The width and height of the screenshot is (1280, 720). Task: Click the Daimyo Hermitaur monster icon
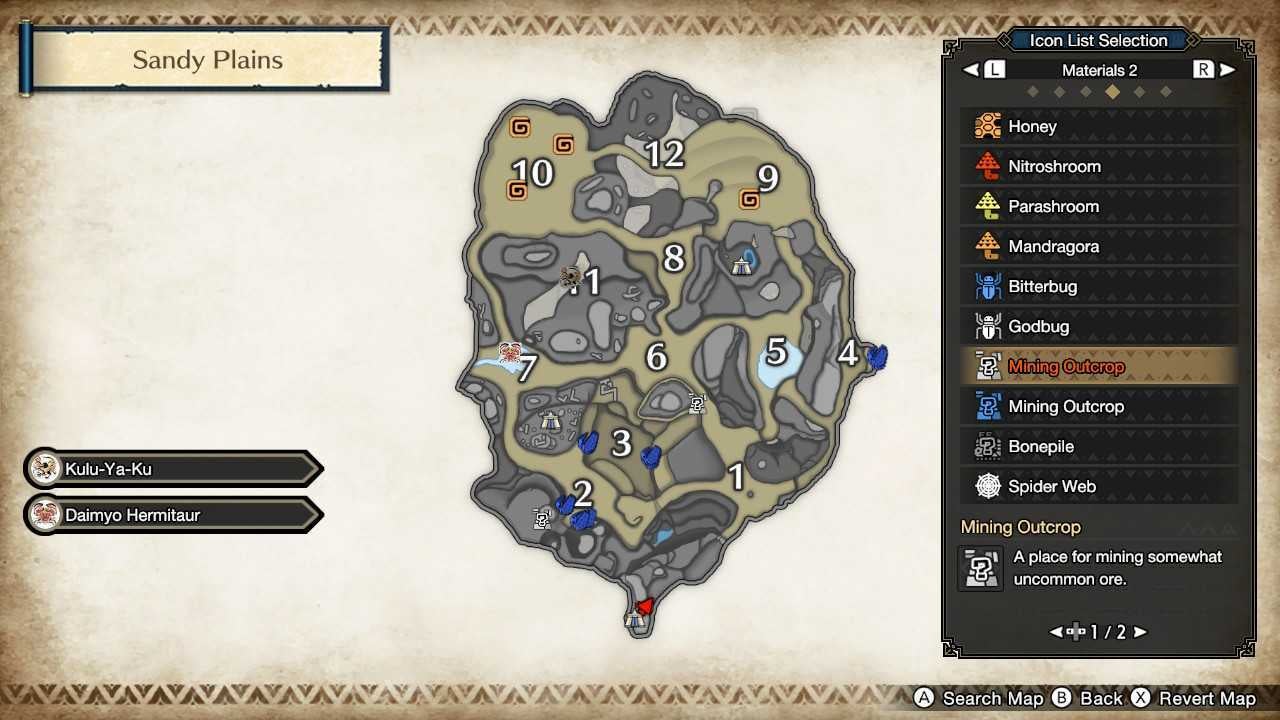pyautogui.click(x=45, y=515)
